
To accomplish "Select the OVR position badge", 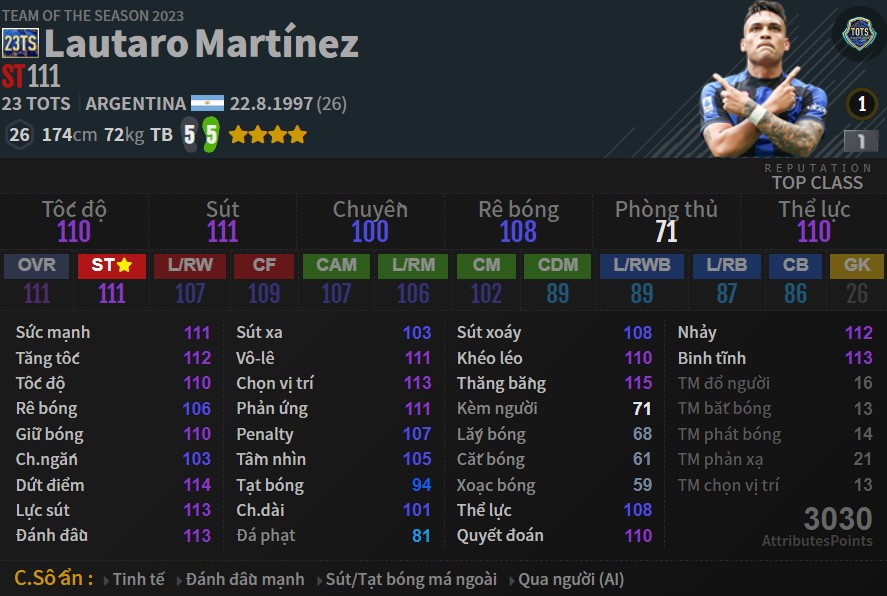I will (37, 266).
